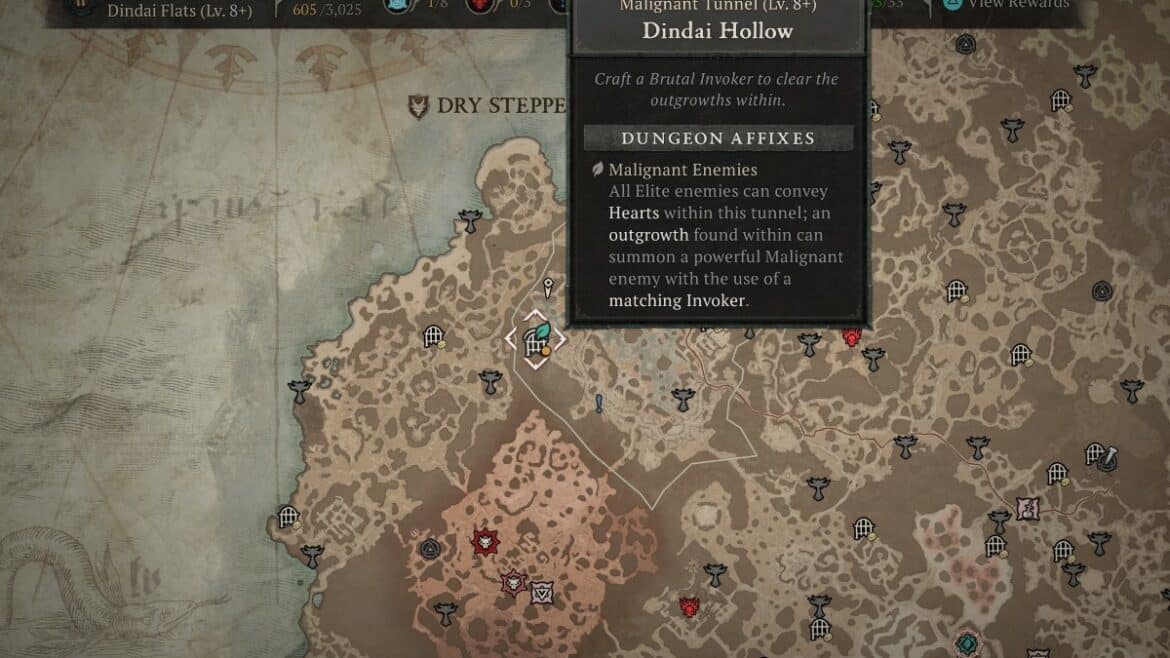1170x658 pixels.
Task: Select the downward triangle shield marker
Action: [x=541, y=591]
